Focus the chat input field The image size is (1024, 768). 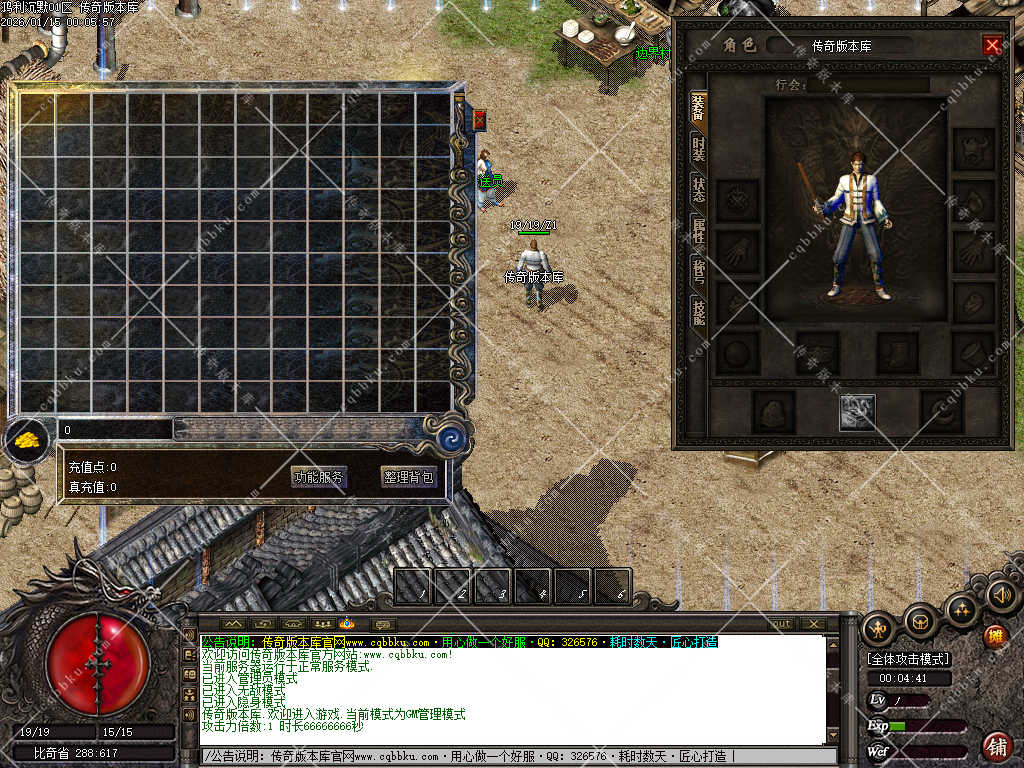(x=510, y=756)
